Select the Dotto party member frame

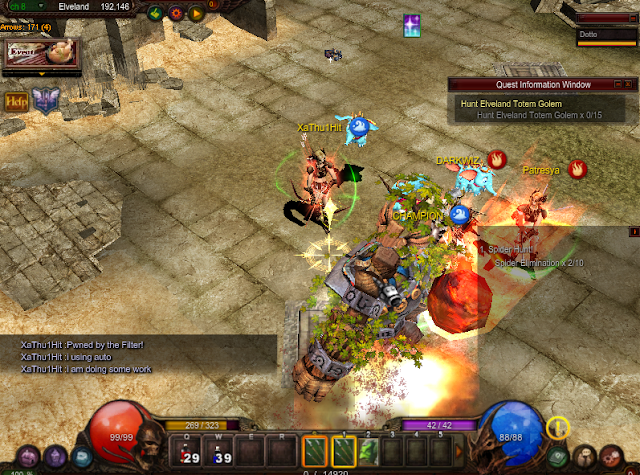pyautogui.click(x=607, y=36)
